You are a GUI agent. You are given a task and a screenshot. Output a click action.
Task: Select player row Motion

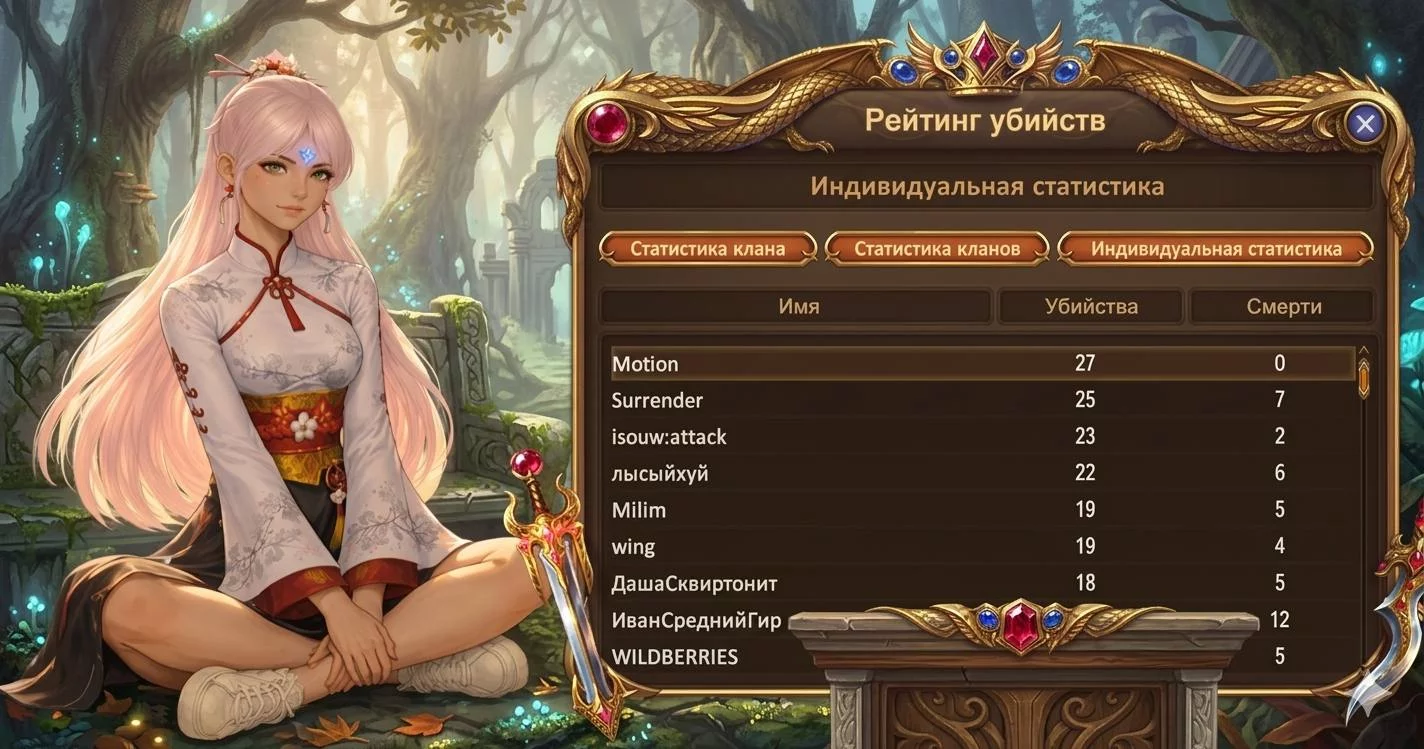(x=645, y=364)
